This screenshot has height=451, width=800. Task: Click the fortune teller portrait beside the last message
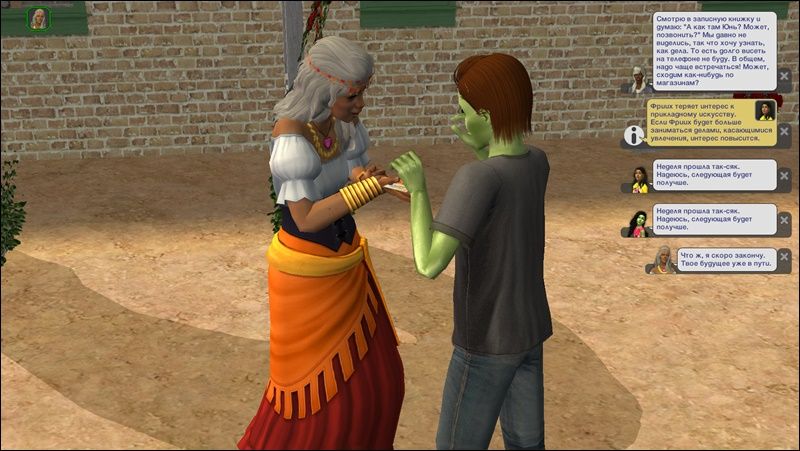point(661,259)
